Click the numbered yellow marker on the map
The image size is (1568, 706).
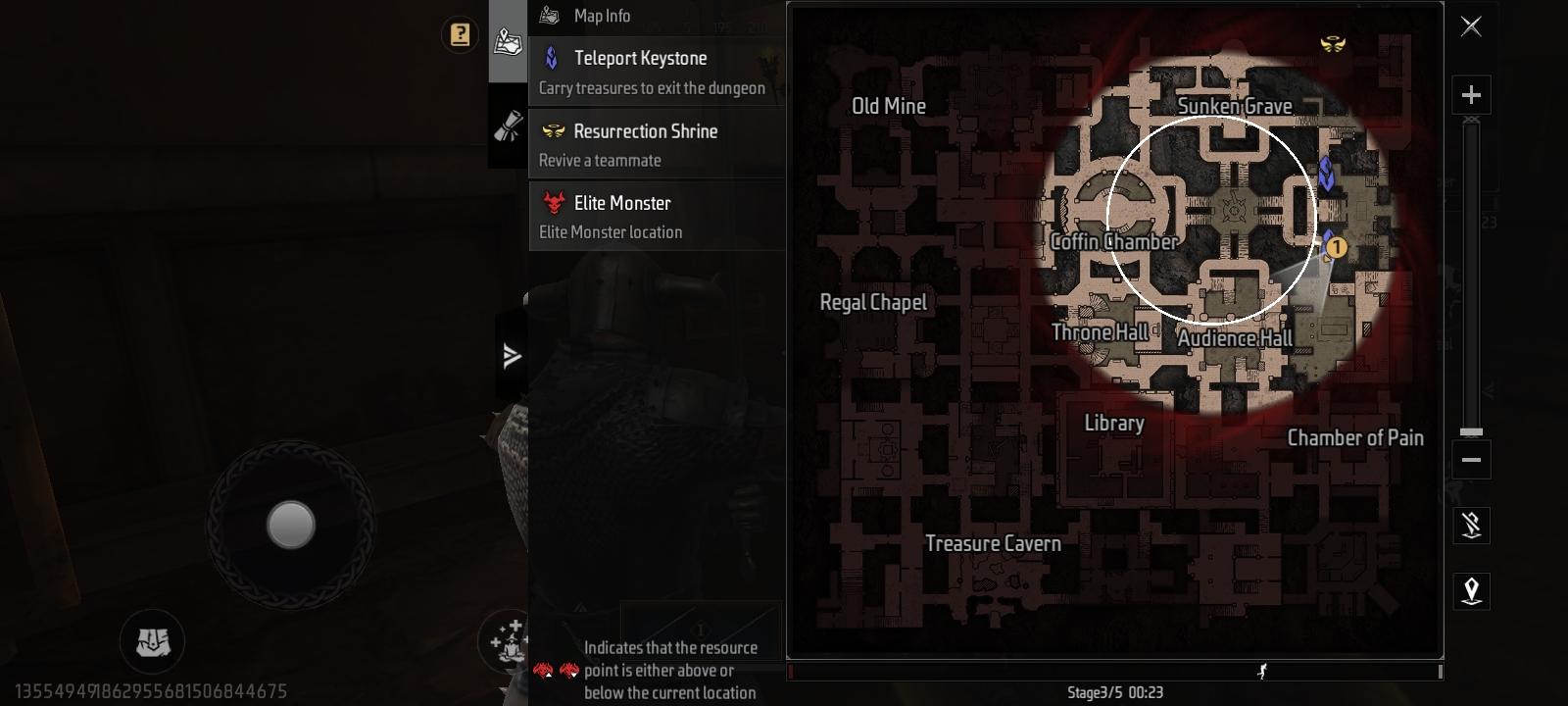(1337, 247)
